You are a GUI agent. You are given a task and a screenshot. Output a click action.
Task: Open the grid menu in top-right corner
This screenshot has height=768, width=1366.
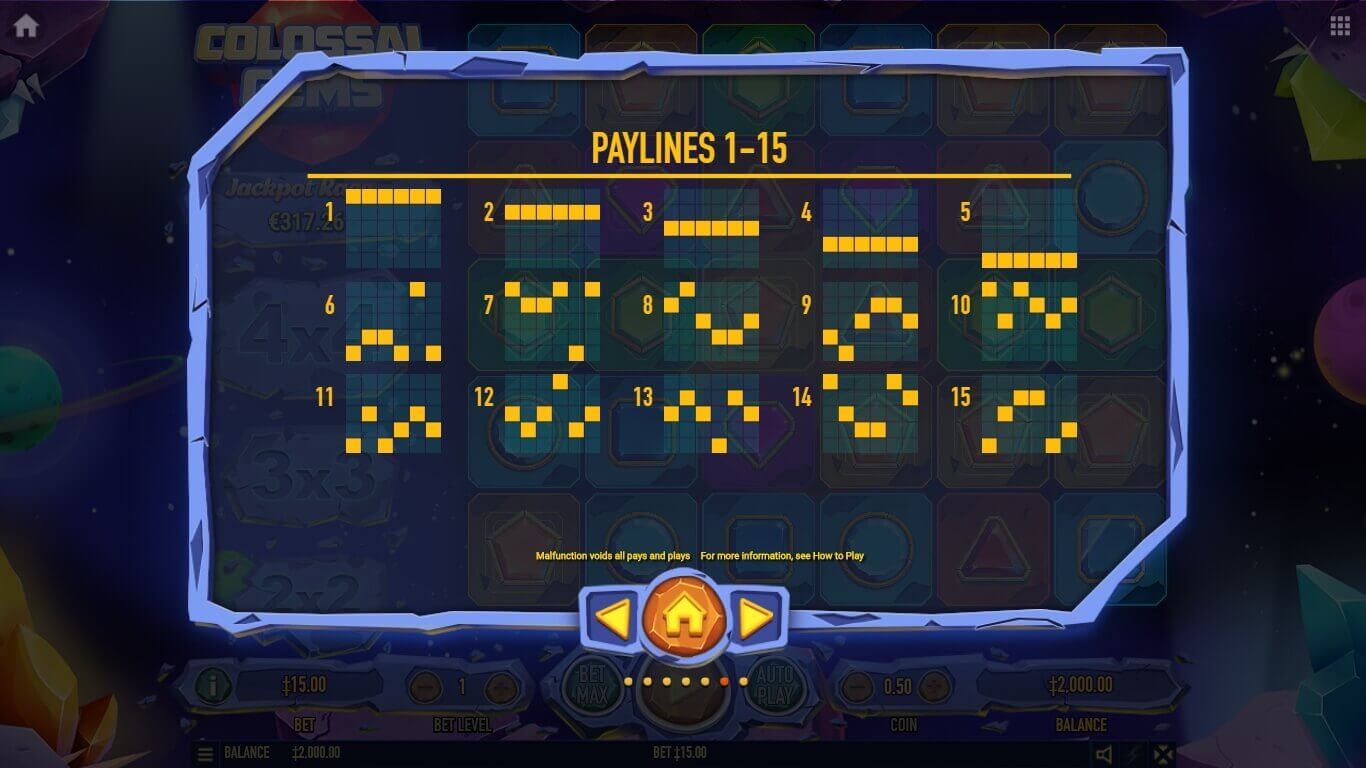point(1340,27)
